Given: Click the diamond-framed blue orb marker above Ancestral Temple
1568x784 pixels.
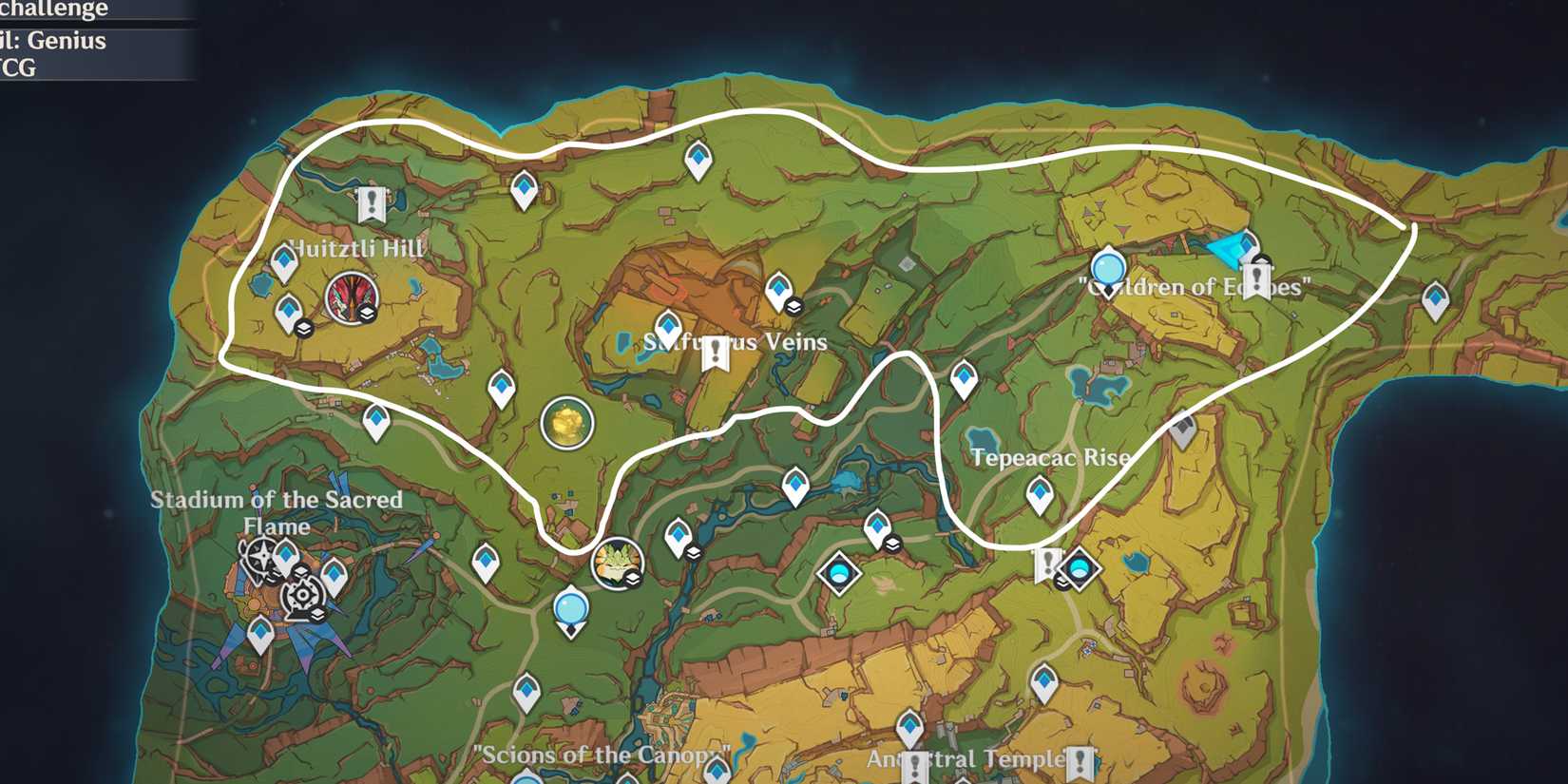Looking at the screenshot, I should [x=838, y=573].
